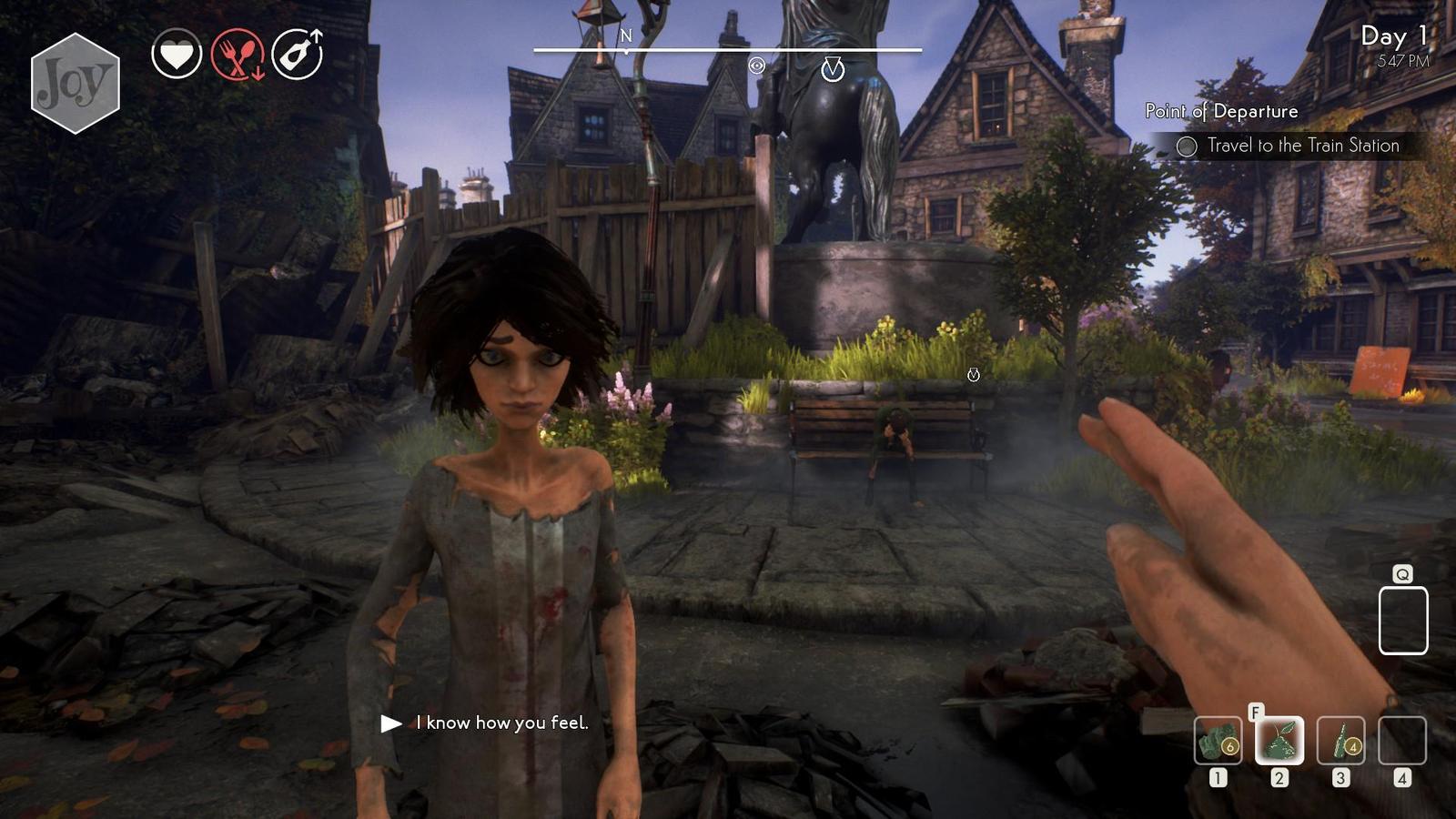Click the eye marker on the compass bar

point(756,66)
